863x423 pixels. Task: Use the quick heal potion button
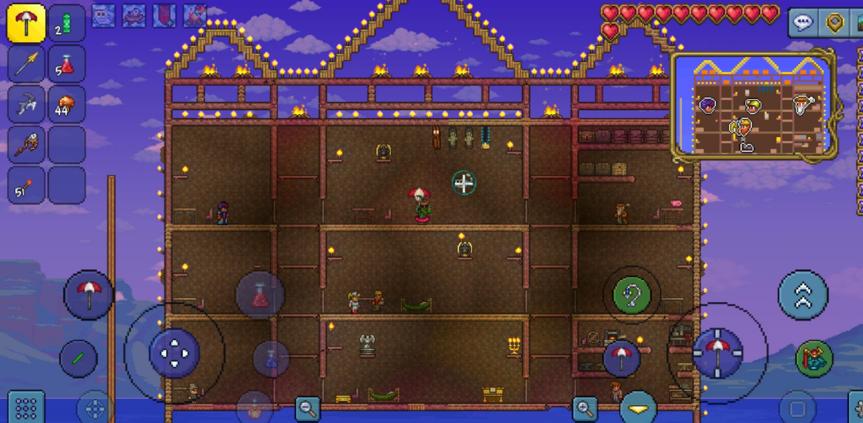(259, 294)
